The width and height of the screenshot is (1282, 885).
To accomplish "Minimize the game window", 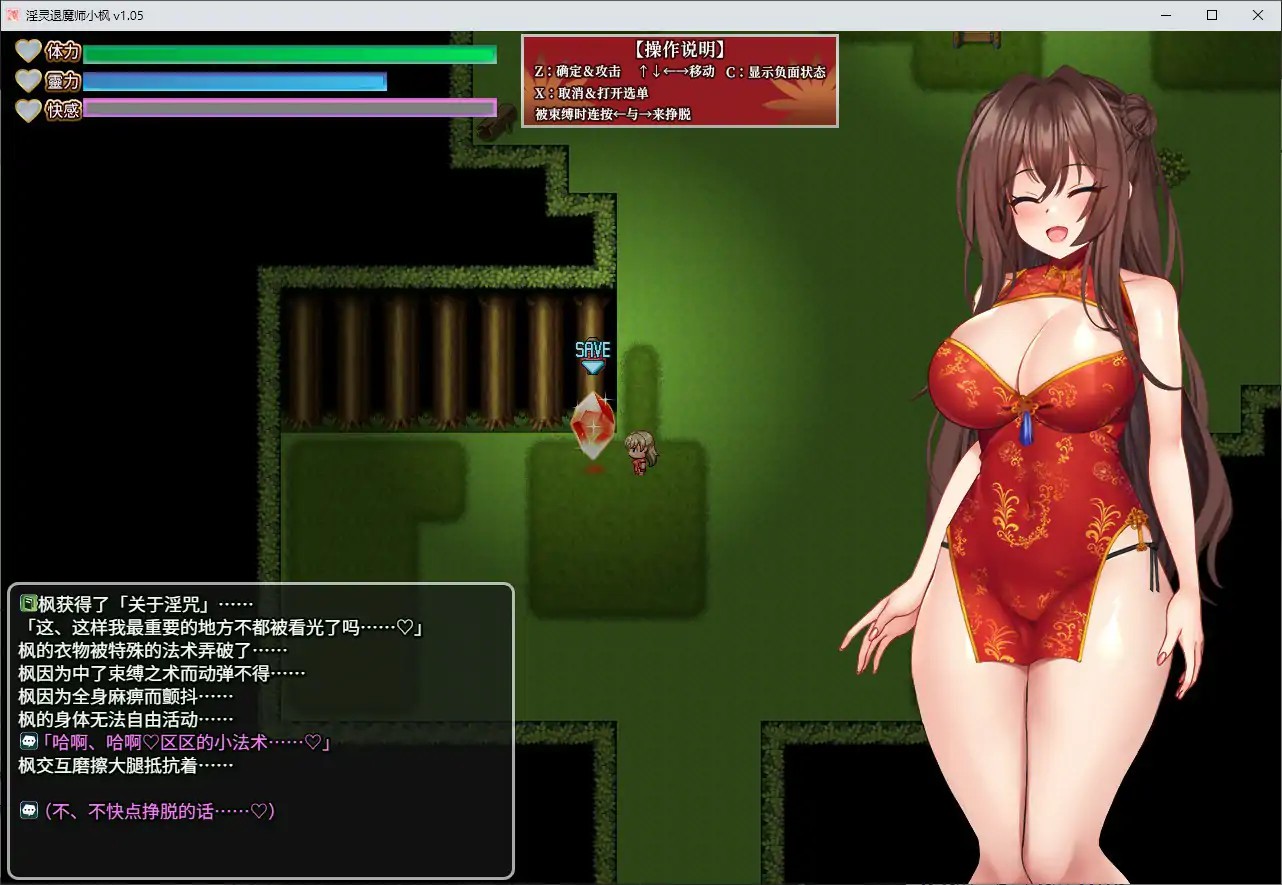I will [x=1165, y=15].
